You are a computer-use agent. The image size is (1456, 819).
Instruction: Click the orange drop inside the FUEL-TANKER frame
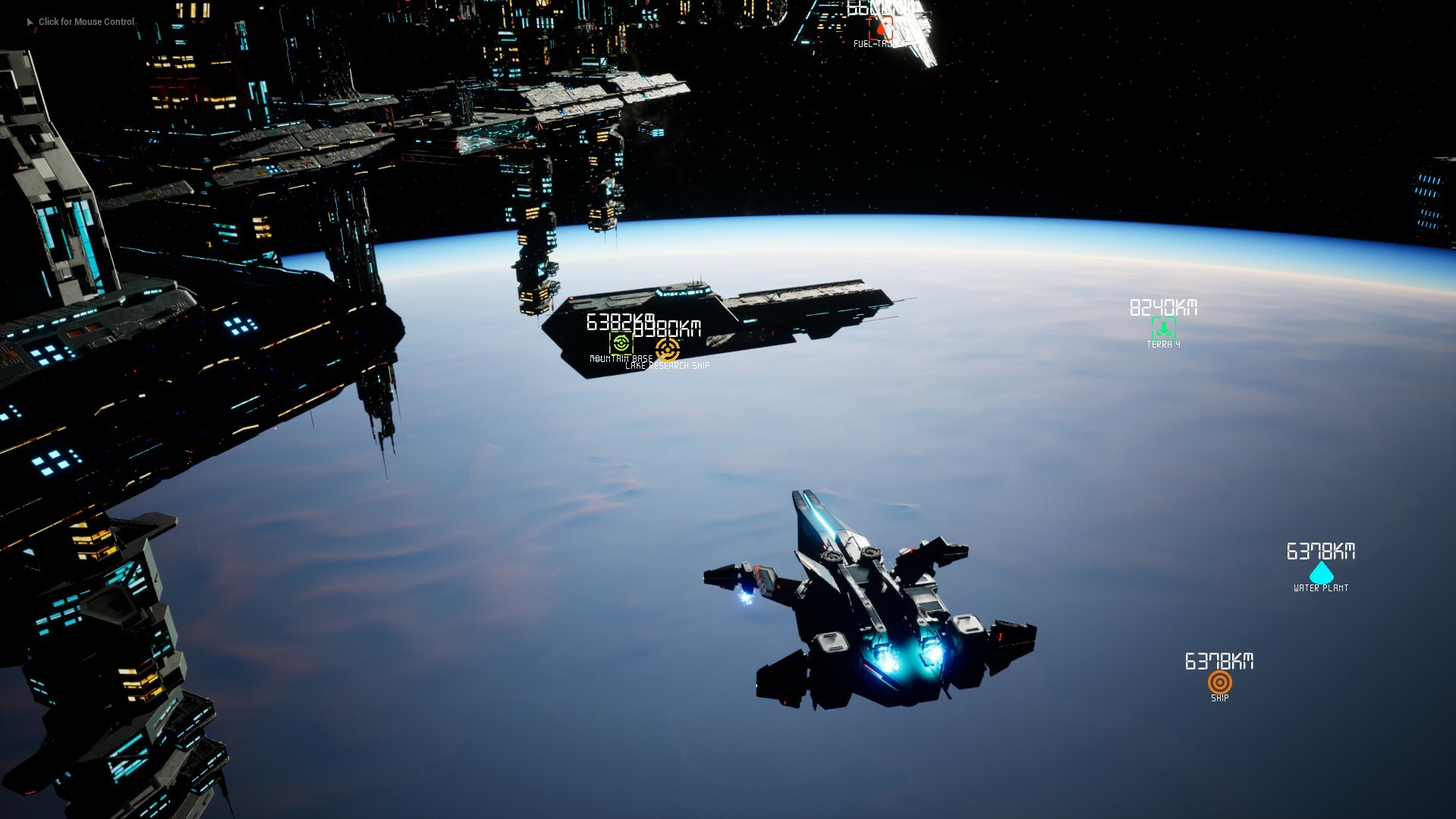point(880,29)
